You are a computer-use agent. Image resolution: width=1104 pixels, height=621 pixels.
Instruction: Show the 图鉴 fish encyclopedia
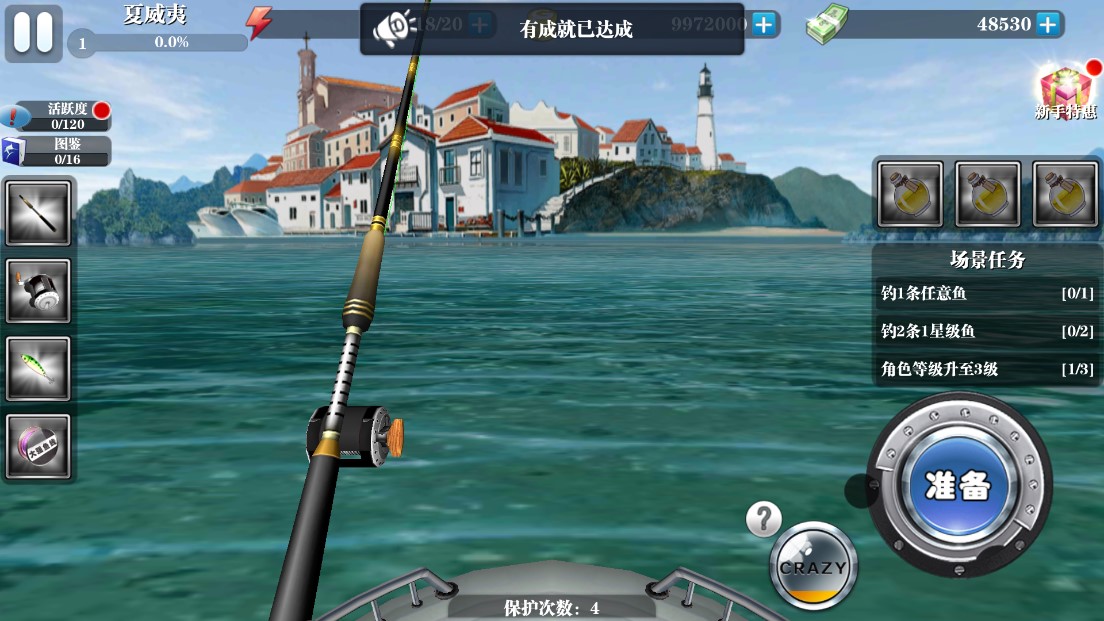click(x=58, y=151)
